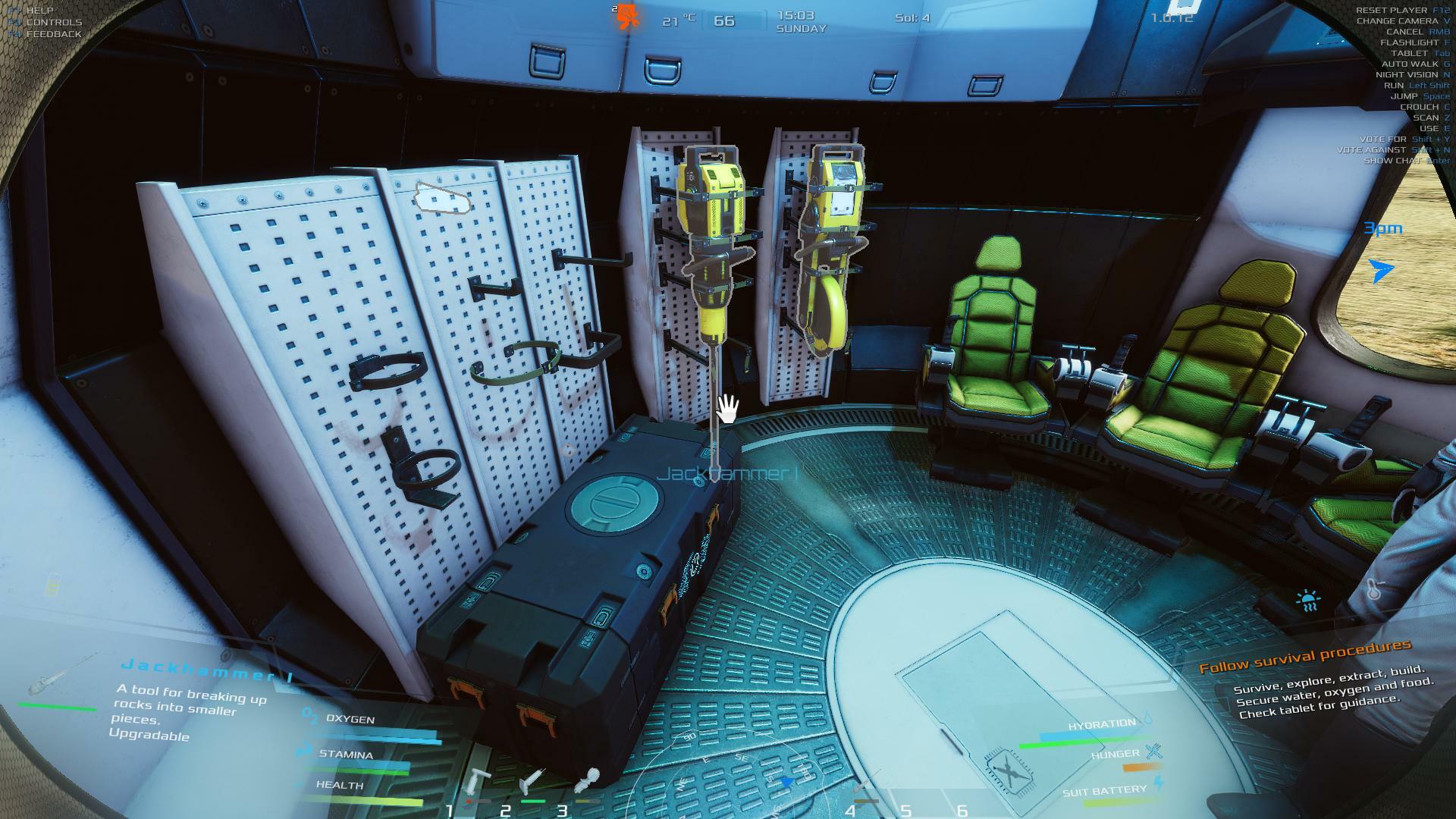
Task: Choose the round-headed tool in slot 3
Action: pyautogui.click(x=587, y=780)
